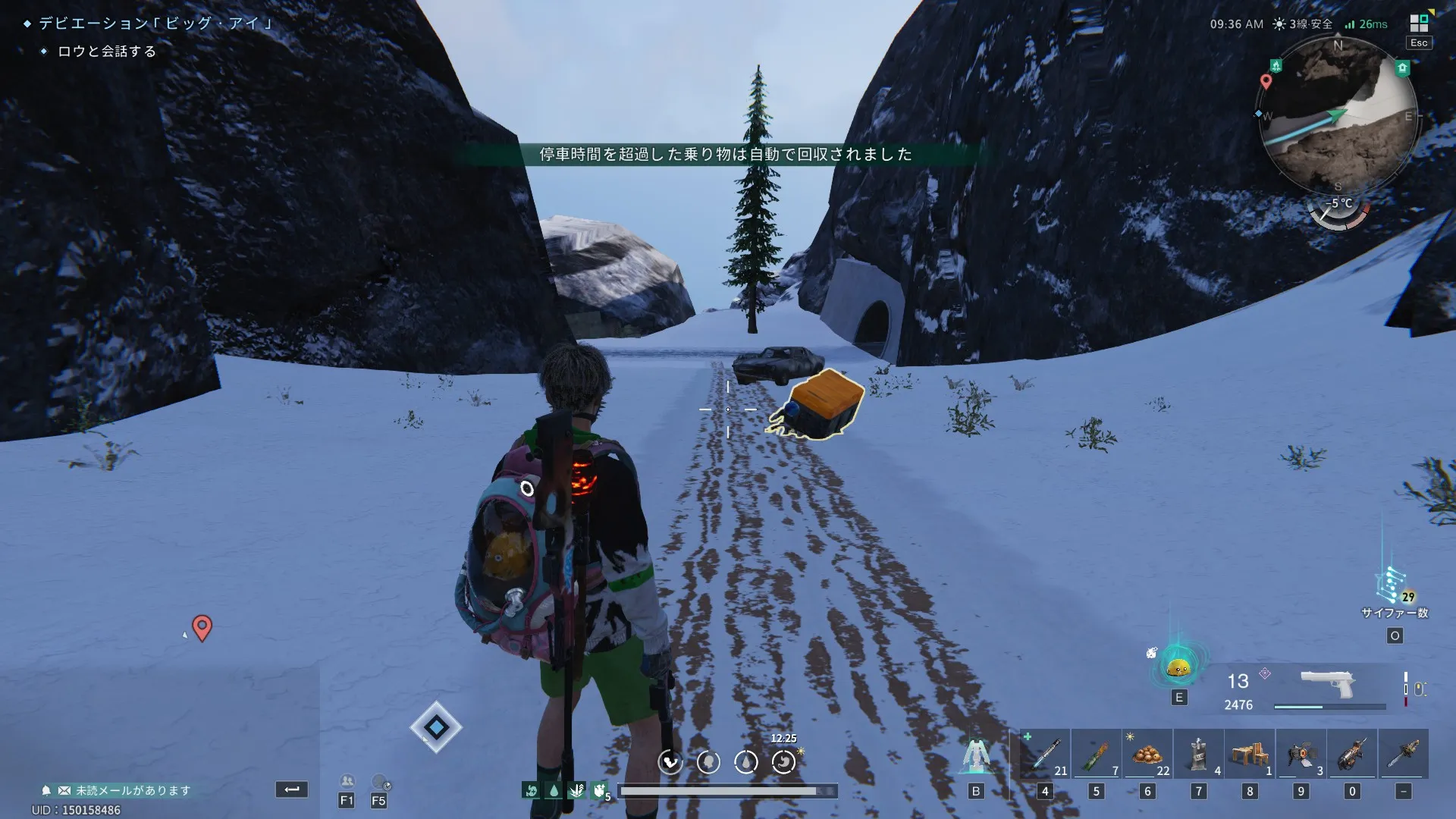Select the gray pouch bag hotbar slot
The width and height of the screenshot is (1456, 819).
[1198, 754]
